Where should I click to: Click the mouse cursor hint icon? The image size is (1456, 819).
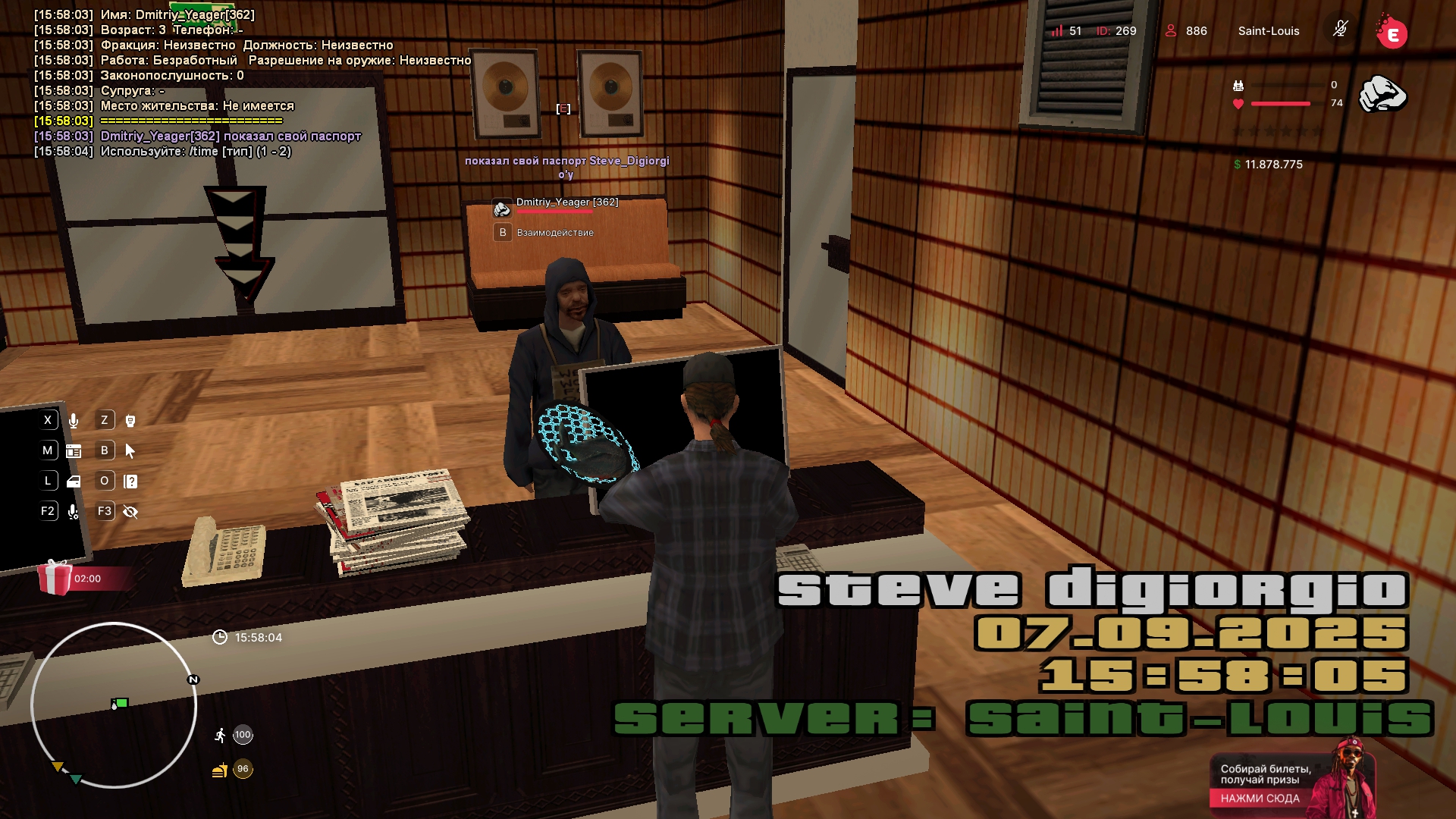point(130,451)
